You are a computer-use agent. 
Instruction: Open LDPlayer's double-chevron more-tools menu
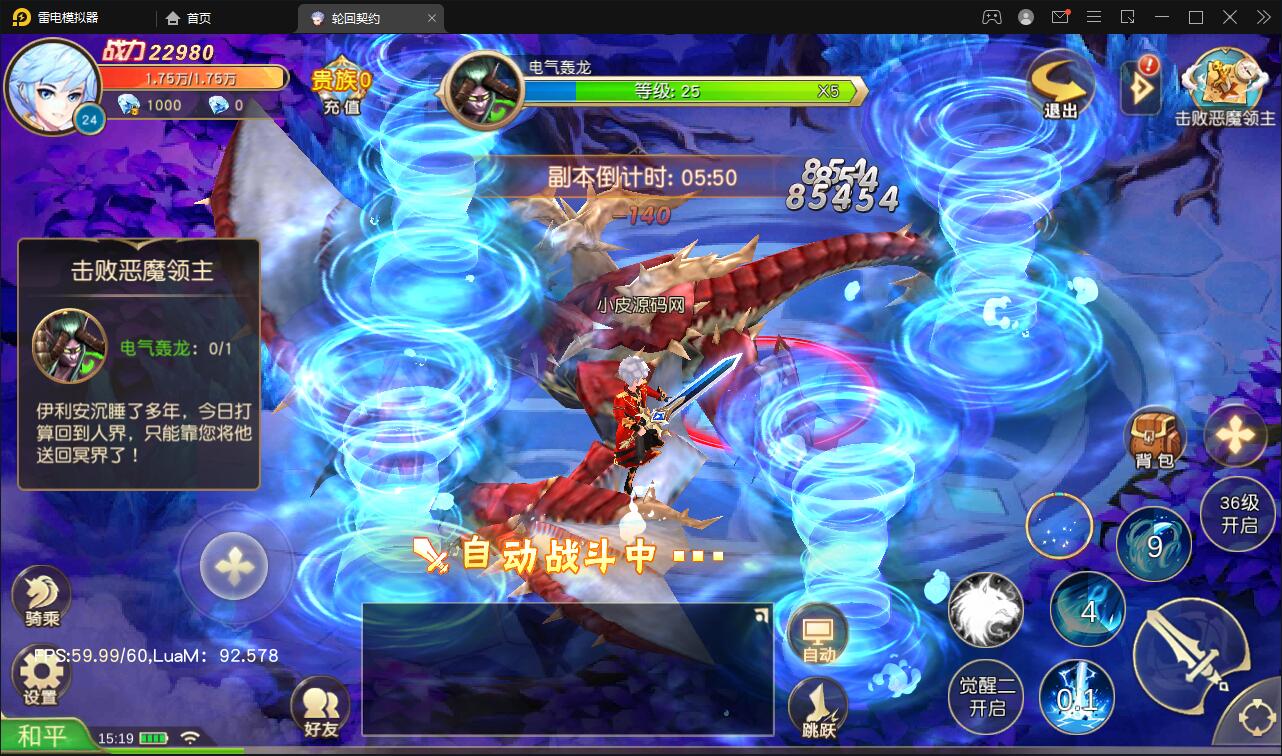tap(1263, 17)
